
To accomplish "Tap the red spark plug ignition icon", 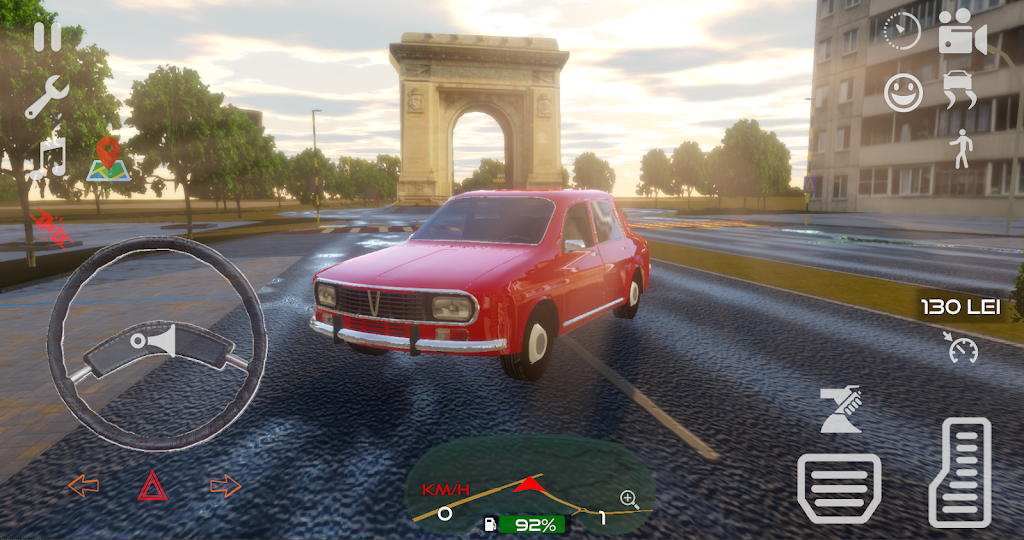I will point(52,227).
